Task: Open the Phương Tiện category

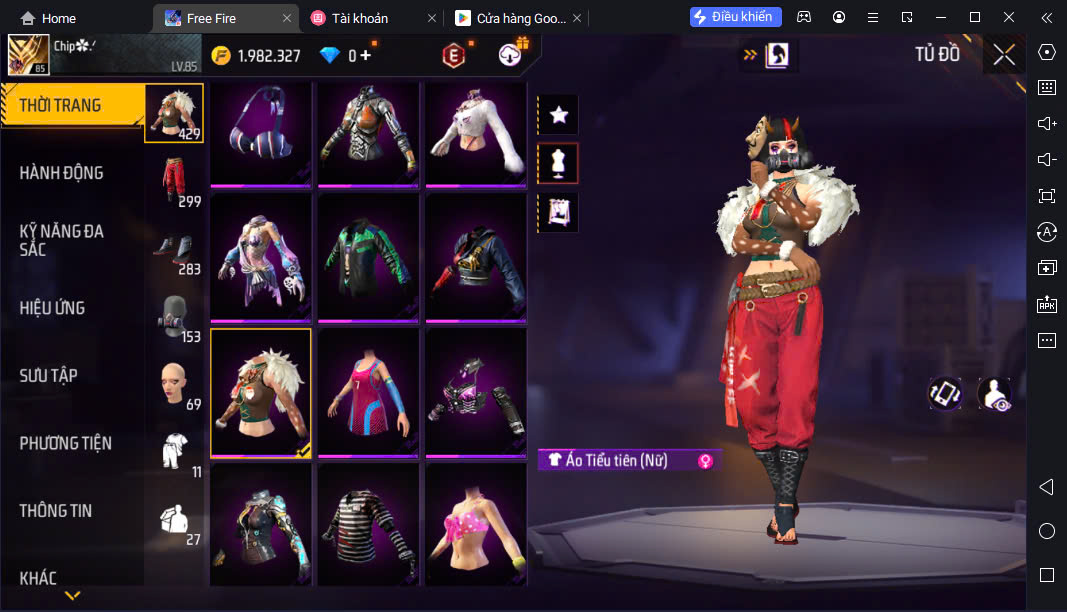Action: (66, 443)
